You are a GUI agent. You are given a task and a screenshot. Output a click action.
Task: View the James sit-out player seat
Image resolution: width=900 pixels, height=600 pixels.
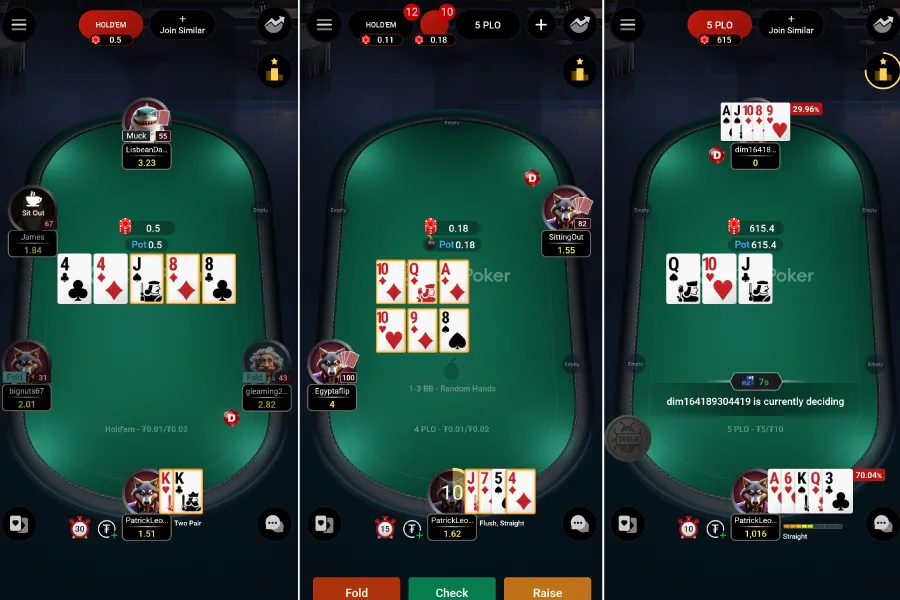pyautogui.click(x=32, y=208)
